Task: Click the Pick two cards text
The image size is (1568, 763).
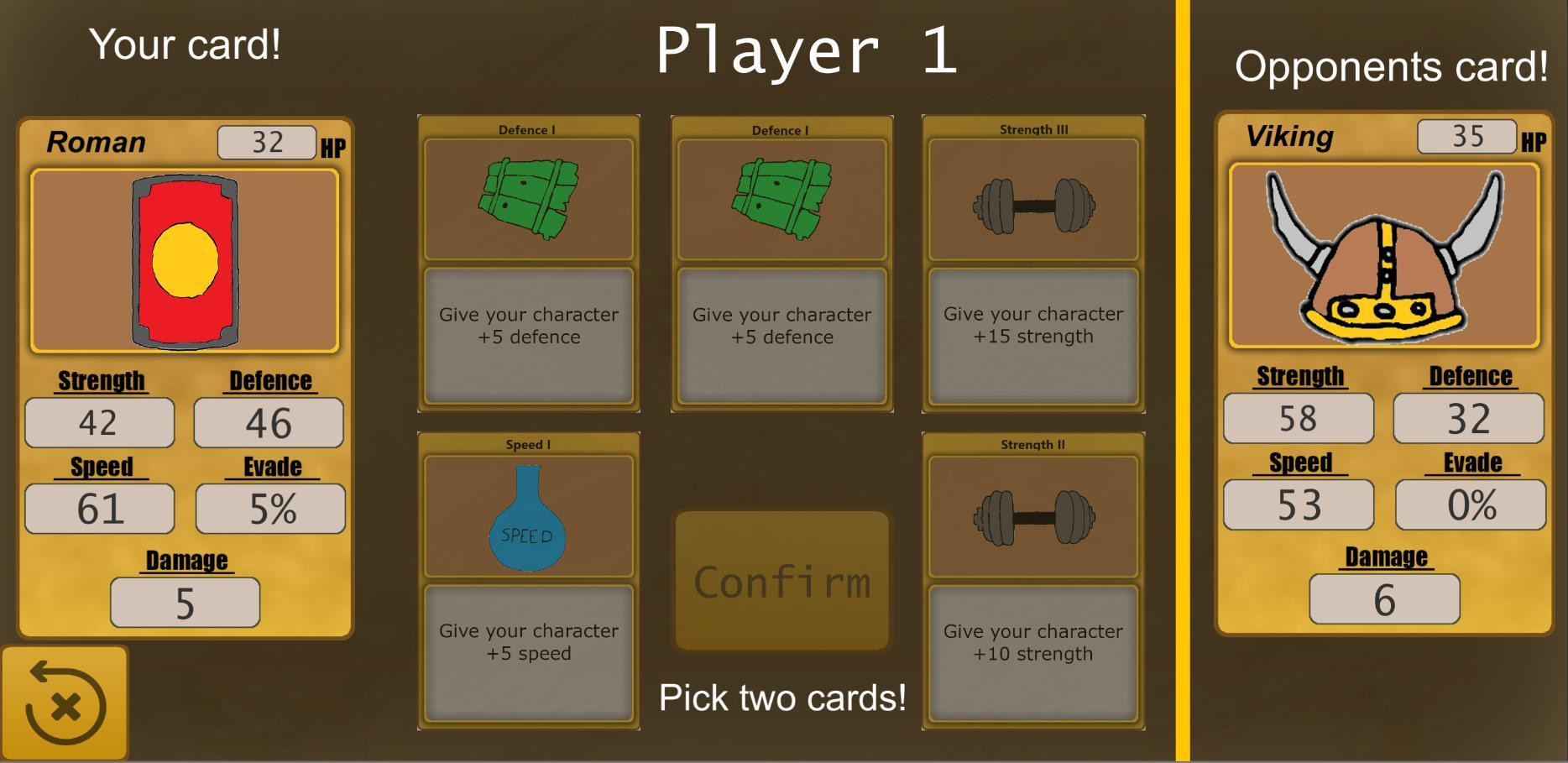Action: pyautogui.click(x=782, y=697)
